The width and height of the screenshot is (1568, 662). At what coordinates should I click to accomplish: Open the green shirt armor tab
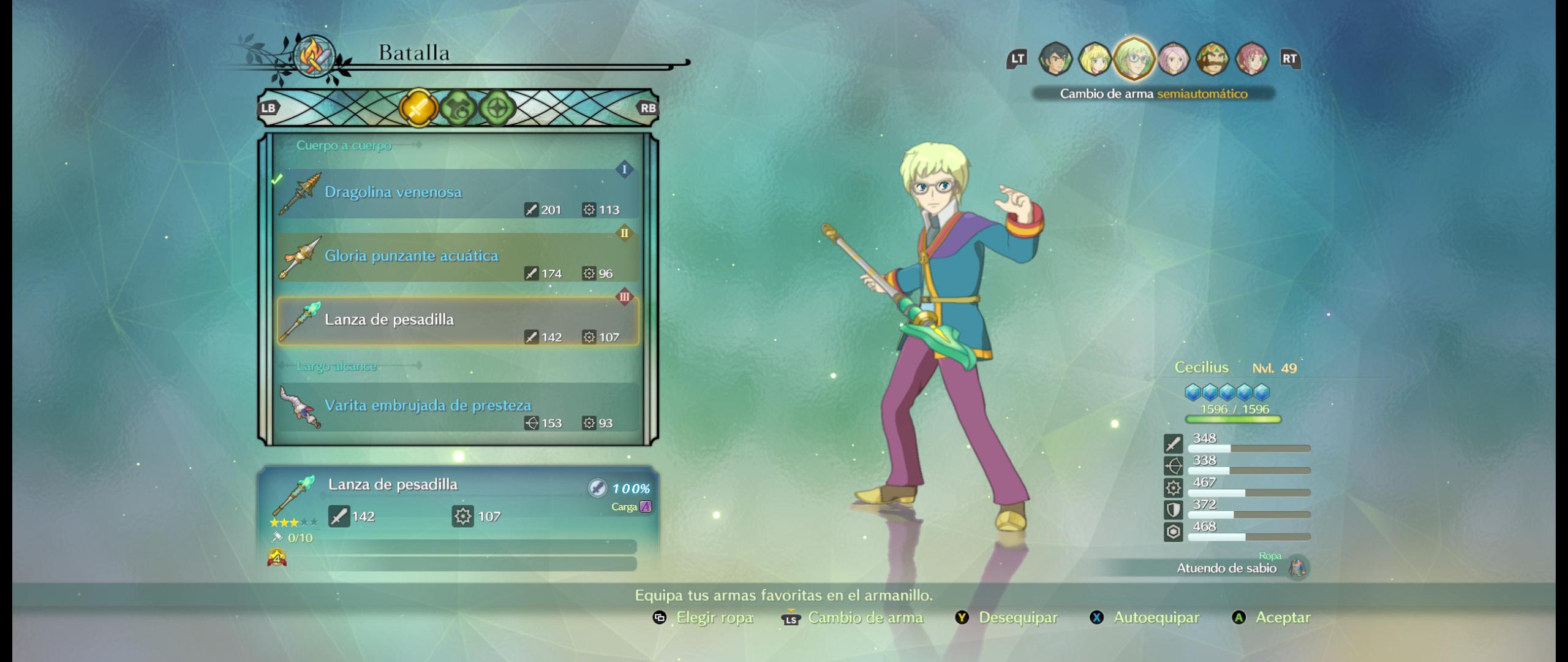[458, 108]
